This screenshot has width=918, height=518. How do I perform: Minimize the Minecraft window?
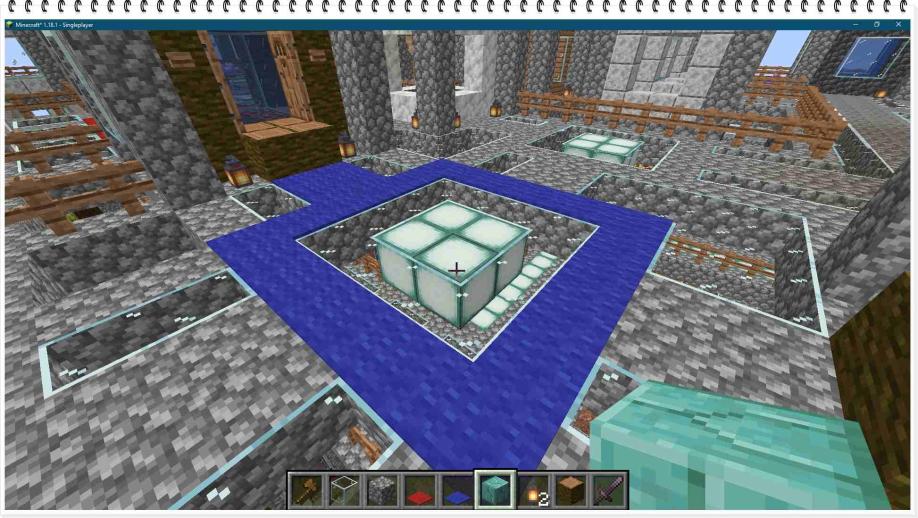click(856, 24)
